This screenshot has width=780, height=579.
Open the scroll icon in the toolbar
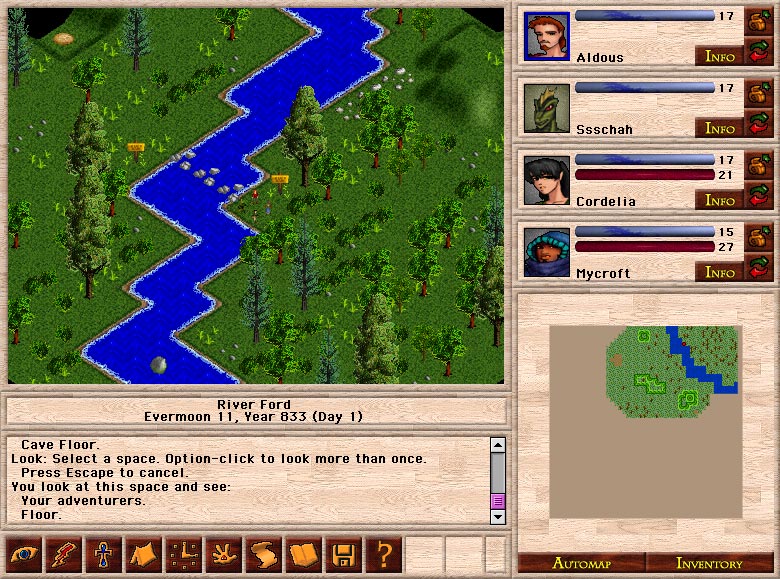click(263, 553)
